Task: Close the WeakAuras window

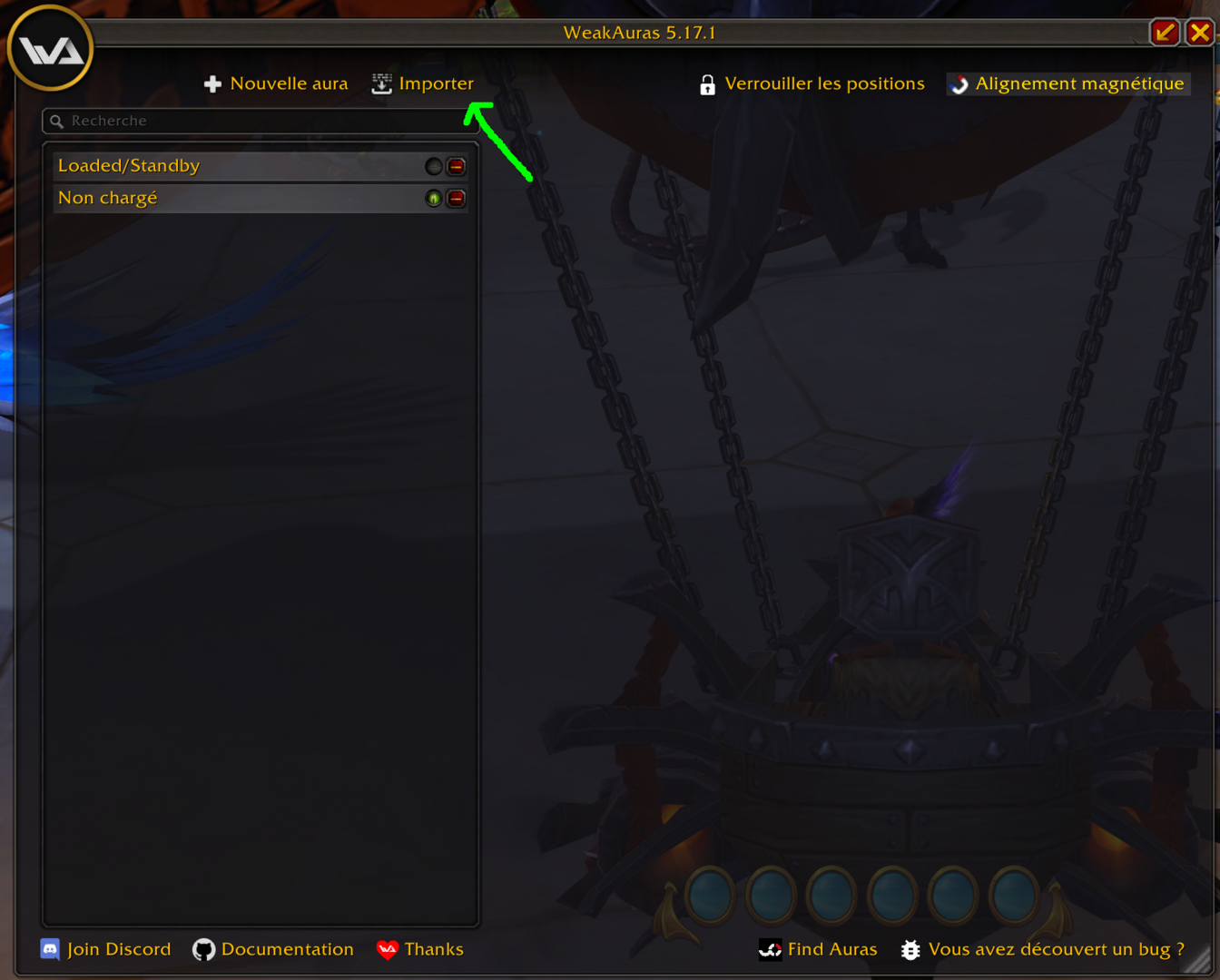Action: (1200, 33)
